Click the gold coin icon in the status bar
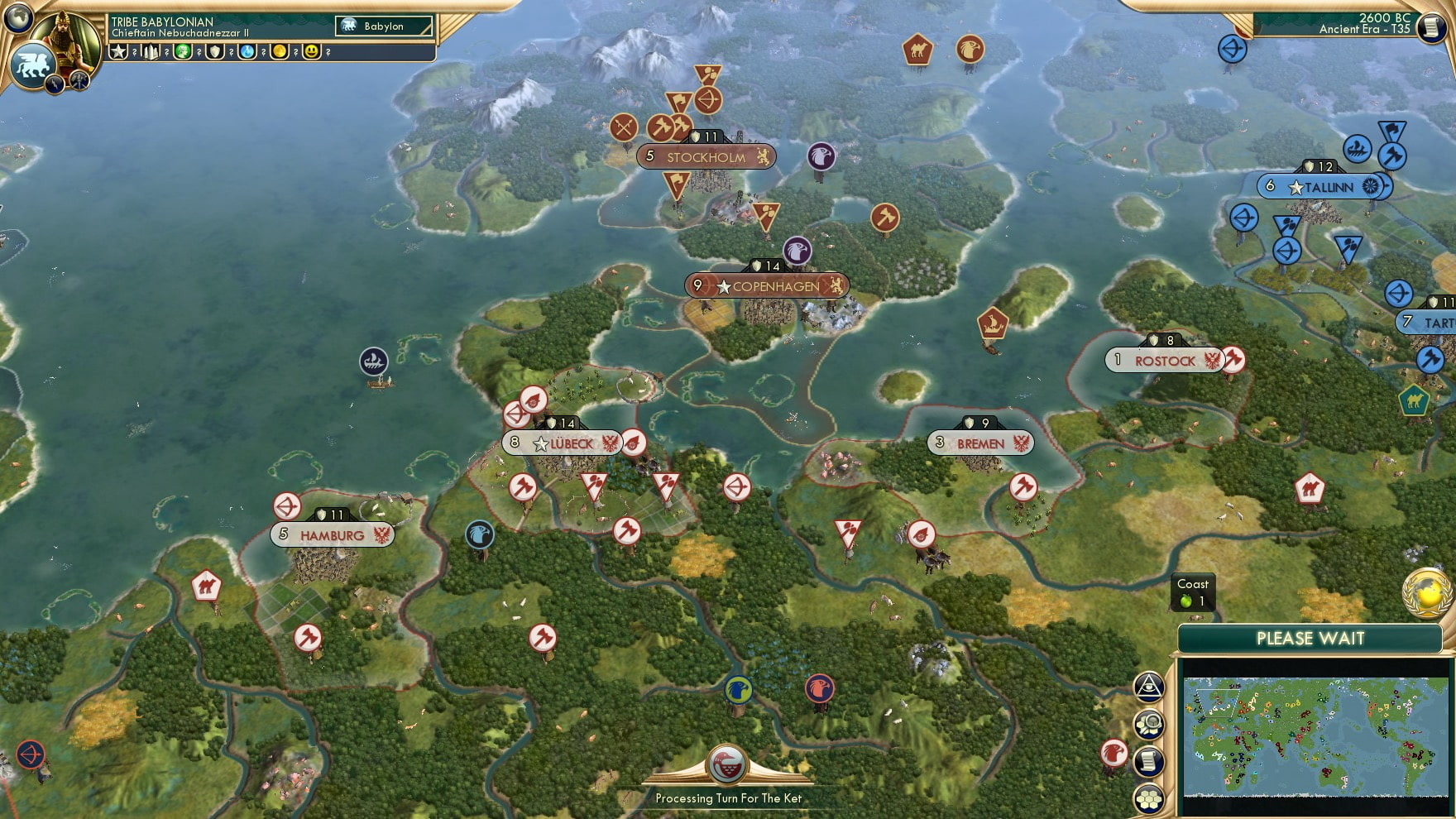Viewport: 1456px width, 819px height. tap(278, 51)
